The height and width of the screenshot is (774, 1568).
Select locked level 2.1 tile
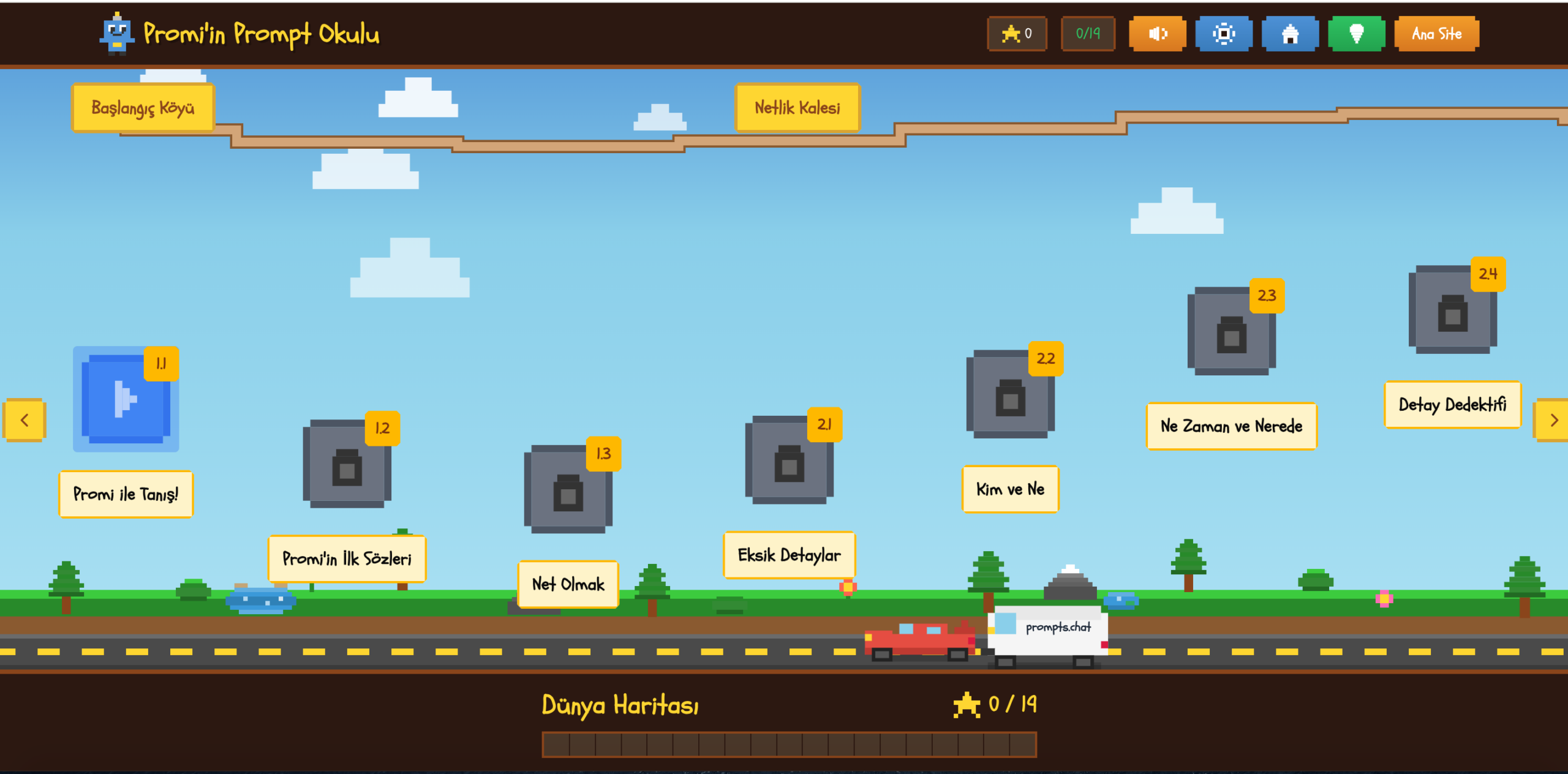point(789,460)
